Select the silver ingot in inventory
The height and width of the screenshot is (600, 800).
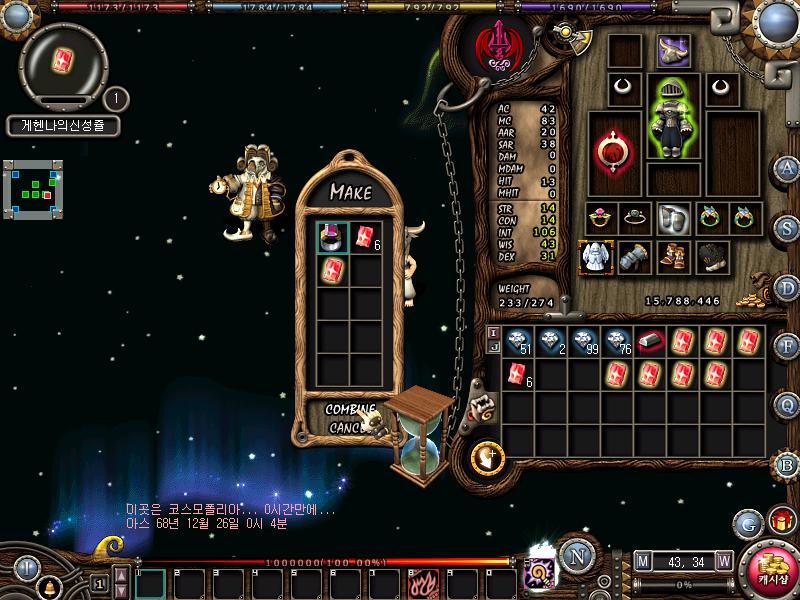click(x=650, y=341)
